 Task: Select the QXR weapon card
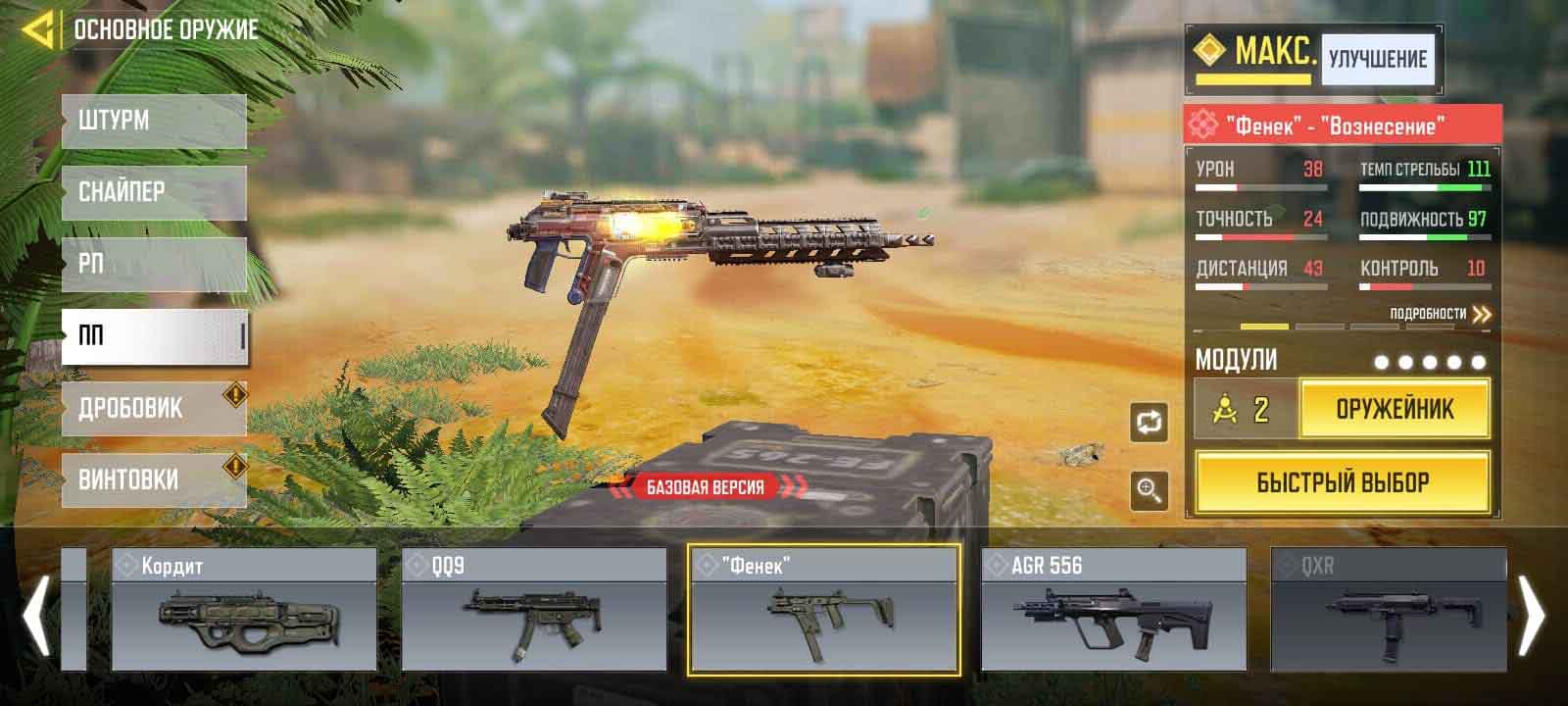1389,609
